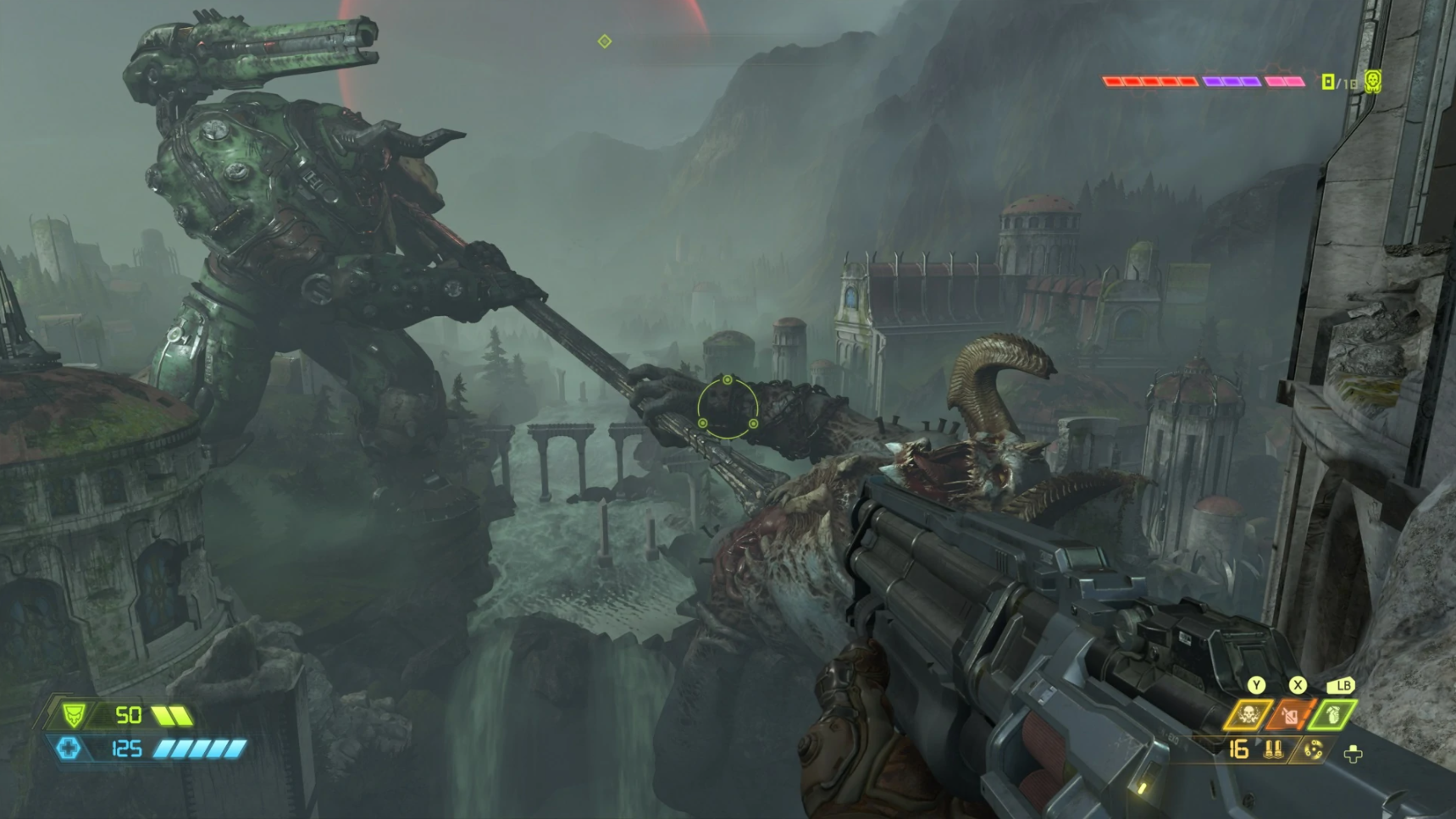This screenshot has width=1456, height=819.
Task: Open the weapon wheel cross icon
Action: click(x=1353, y=754)
